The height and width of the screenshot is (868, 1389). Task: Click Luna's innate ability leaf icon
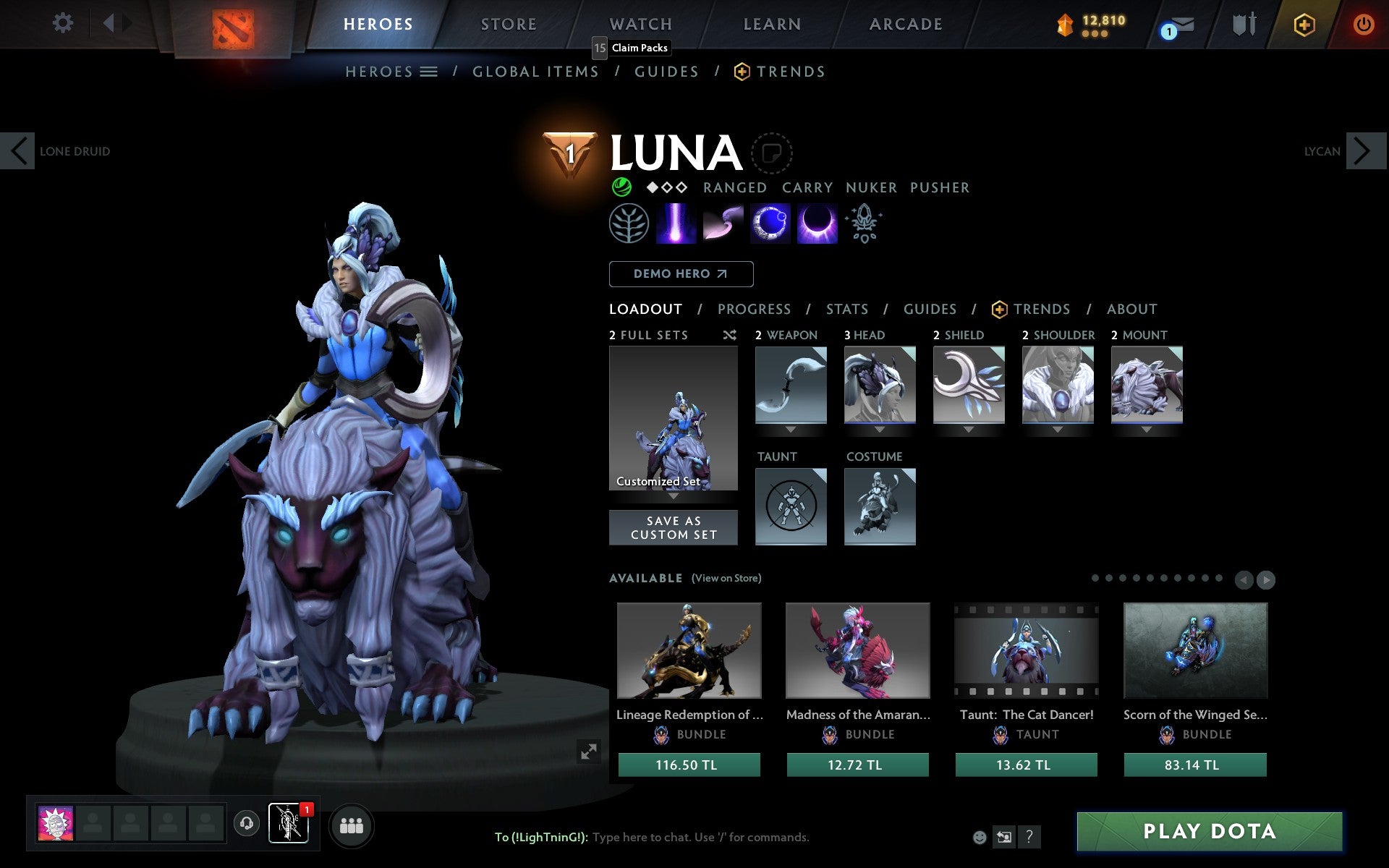(628, 223)
